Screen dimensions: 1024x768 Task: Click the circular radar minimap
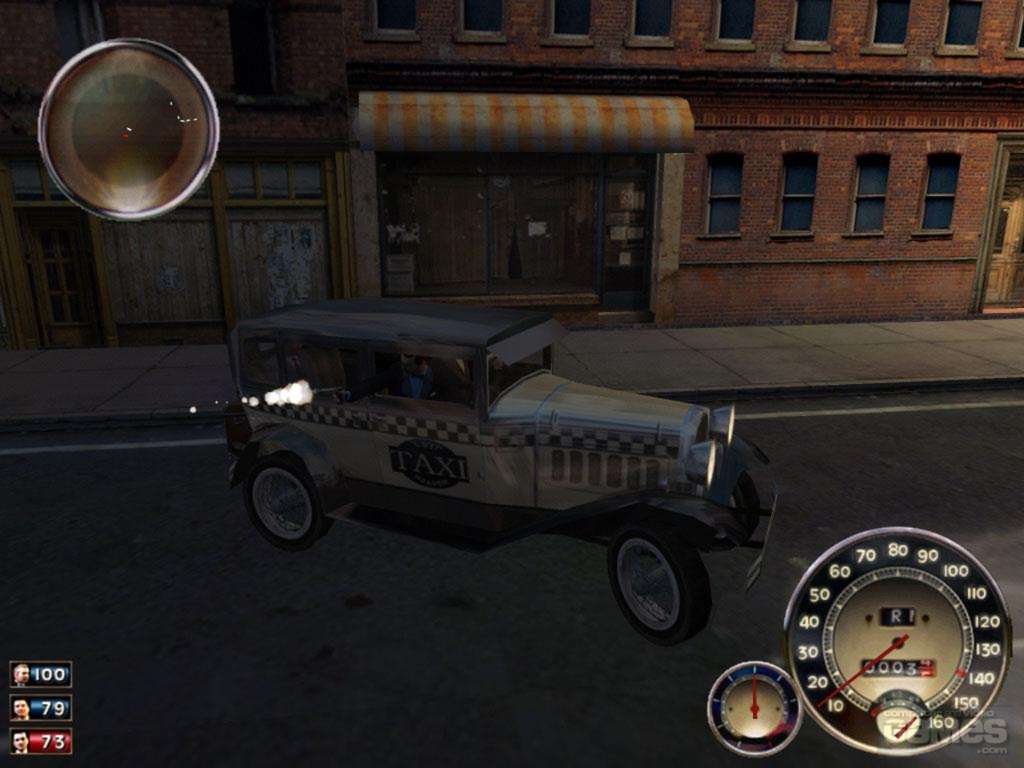pos(128,128)
